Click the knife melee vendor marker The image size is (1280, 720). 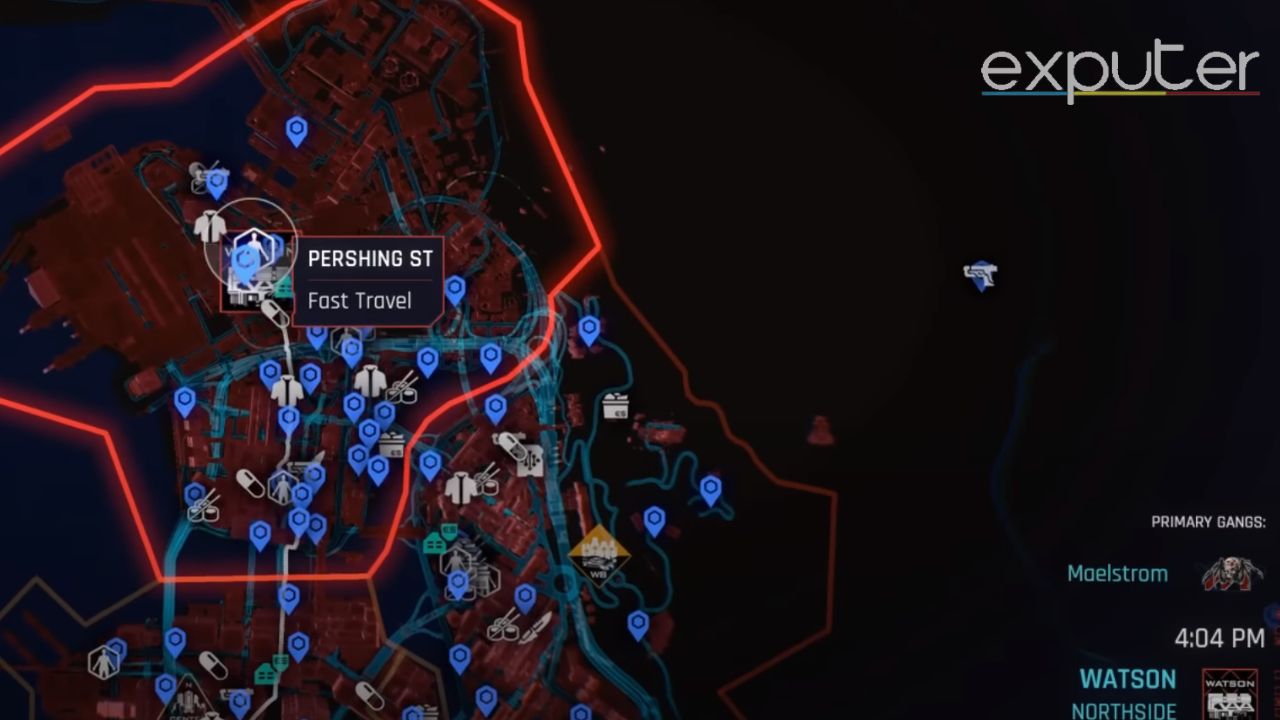(x=536, y=626)
